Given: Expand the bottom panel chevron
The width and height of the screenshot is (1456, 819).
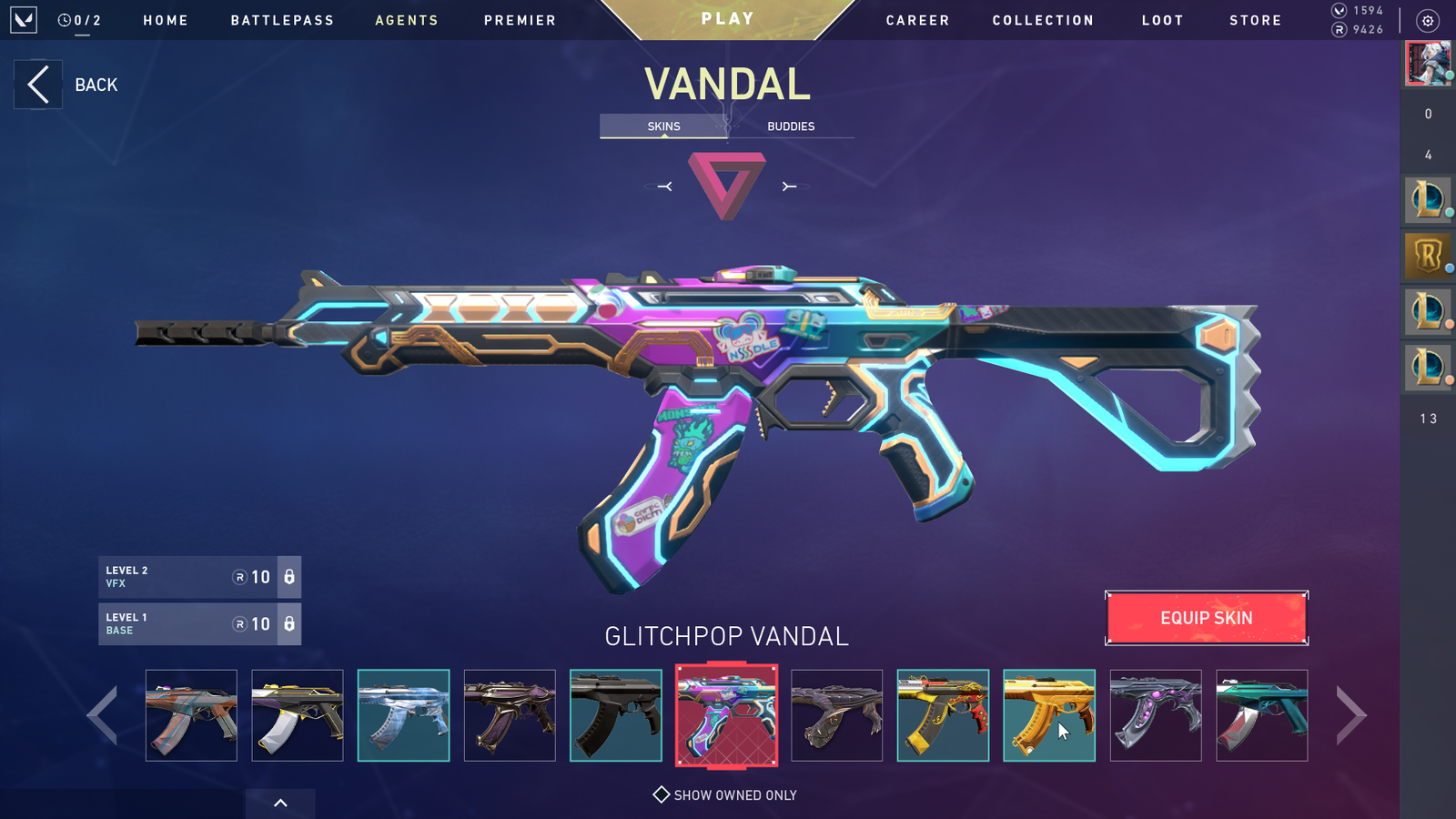Looking at the screenshot, I should tap(280, 803).
